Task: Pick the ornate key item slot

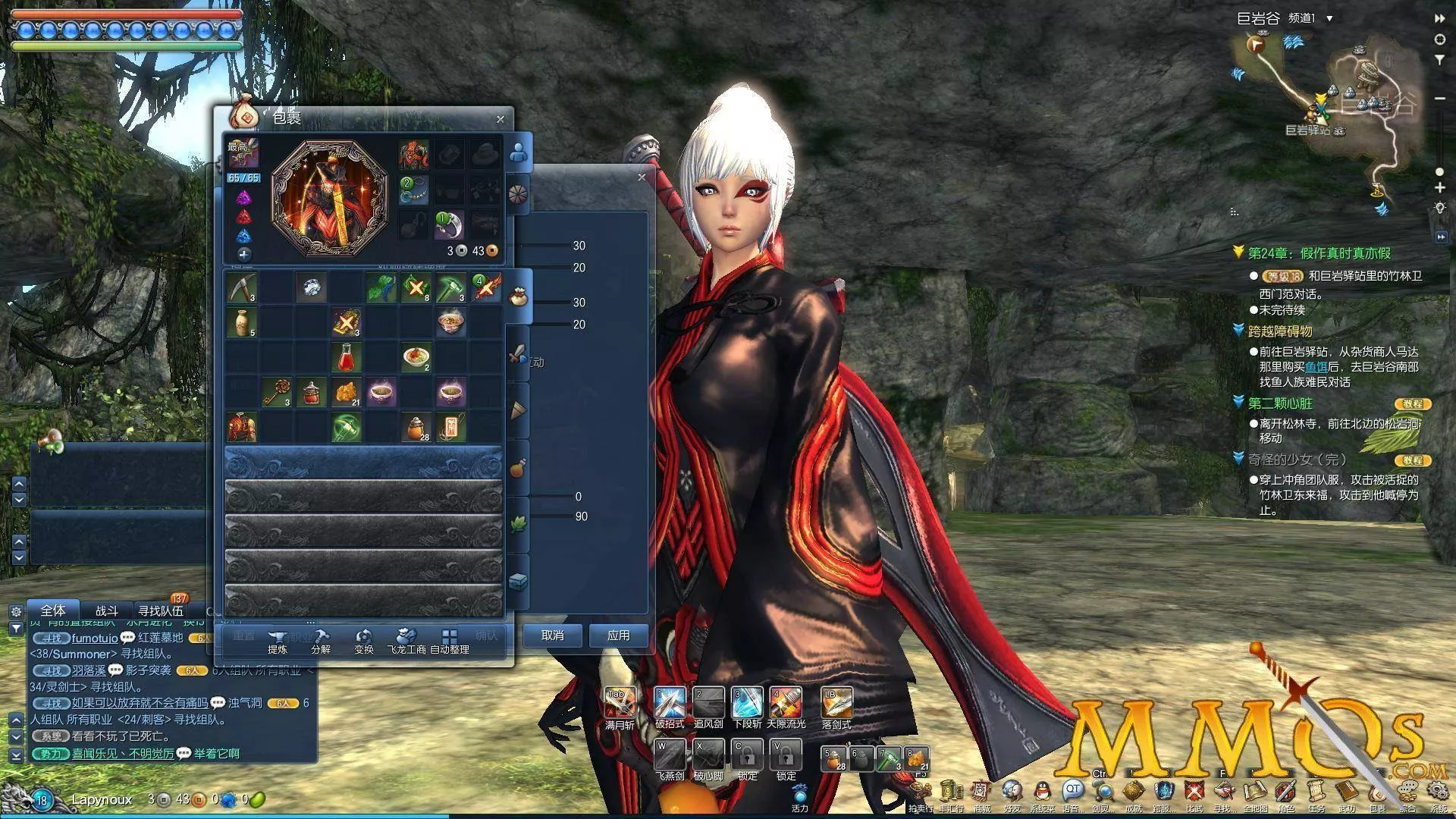Action: coord(276,392)
